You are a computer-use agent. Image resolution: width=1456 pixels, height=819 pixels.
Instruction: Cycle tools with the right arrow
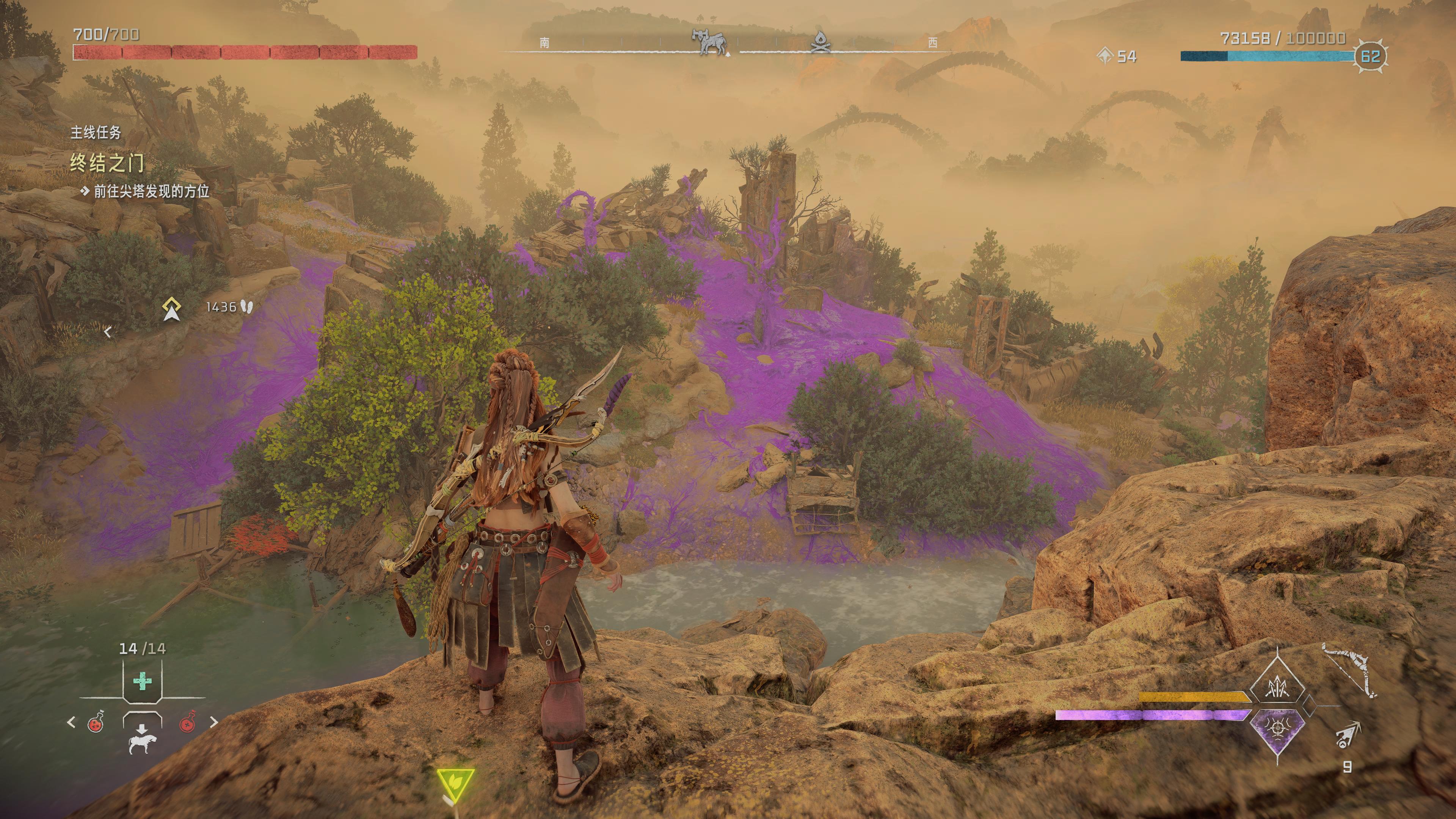(x=213, y=722)
